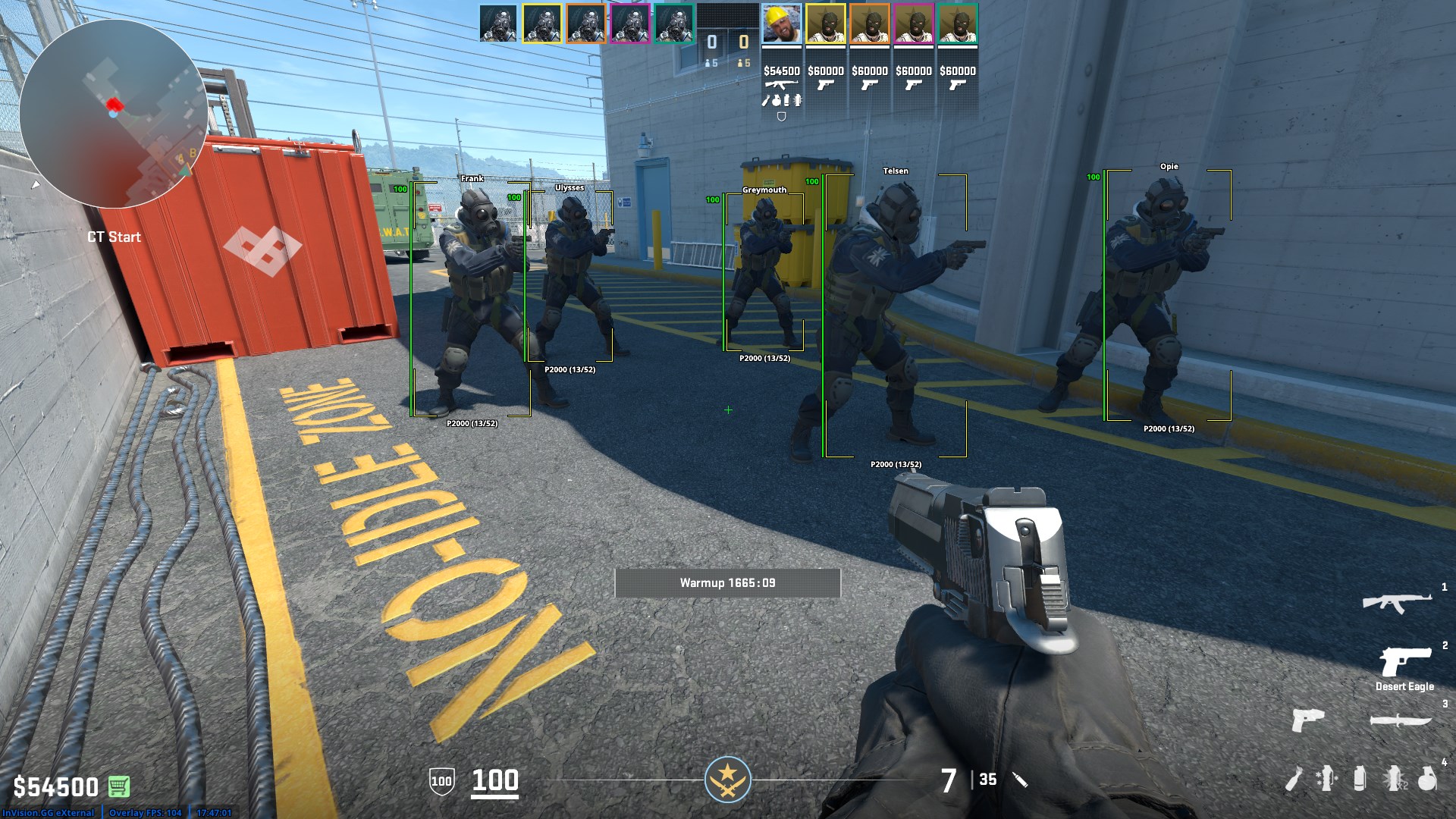Select the AK-47 in weapon slot 1
This screenshot has width=1456, height=819.
(x=1397, y=603)
